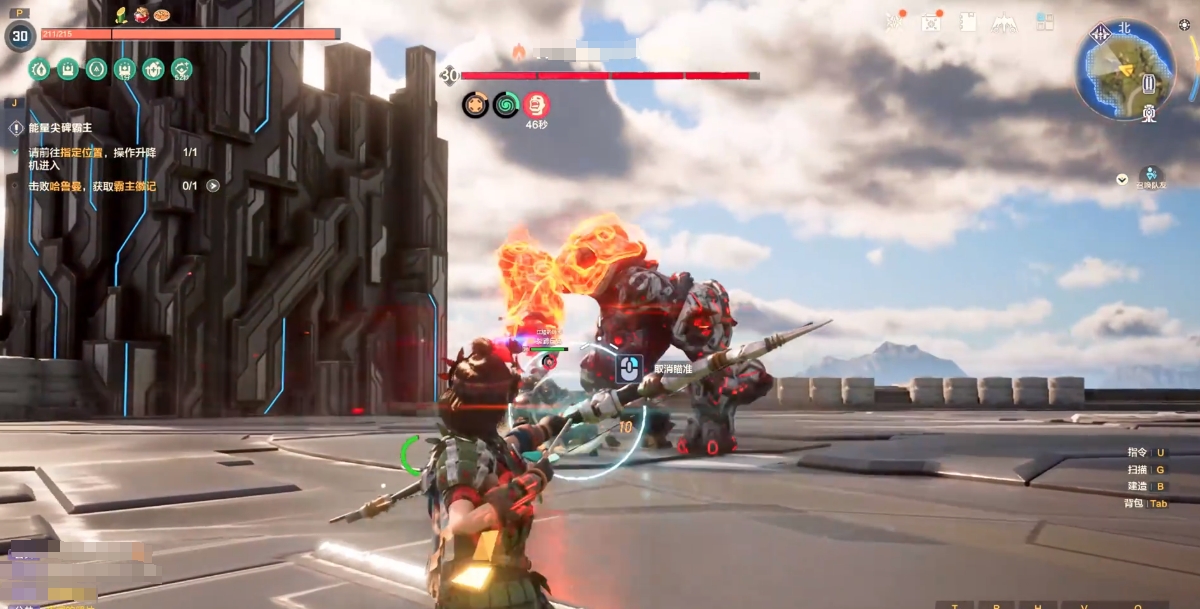Open the crossed-swords icon in top bar
The image size is (1200, 609).
pyautogui.click(x=894, y=22)
